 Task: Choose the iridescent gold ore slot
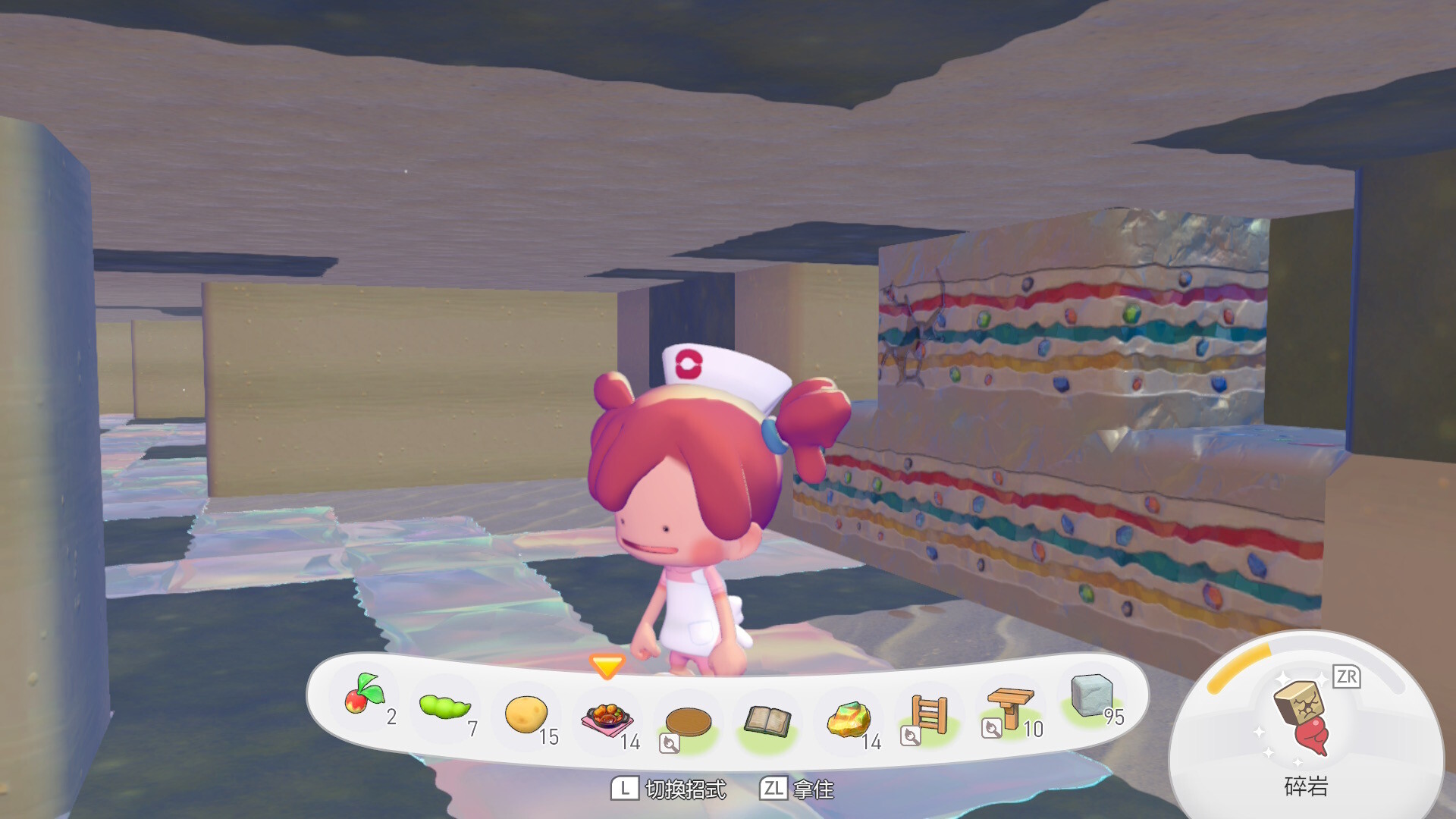click(849, 719)
